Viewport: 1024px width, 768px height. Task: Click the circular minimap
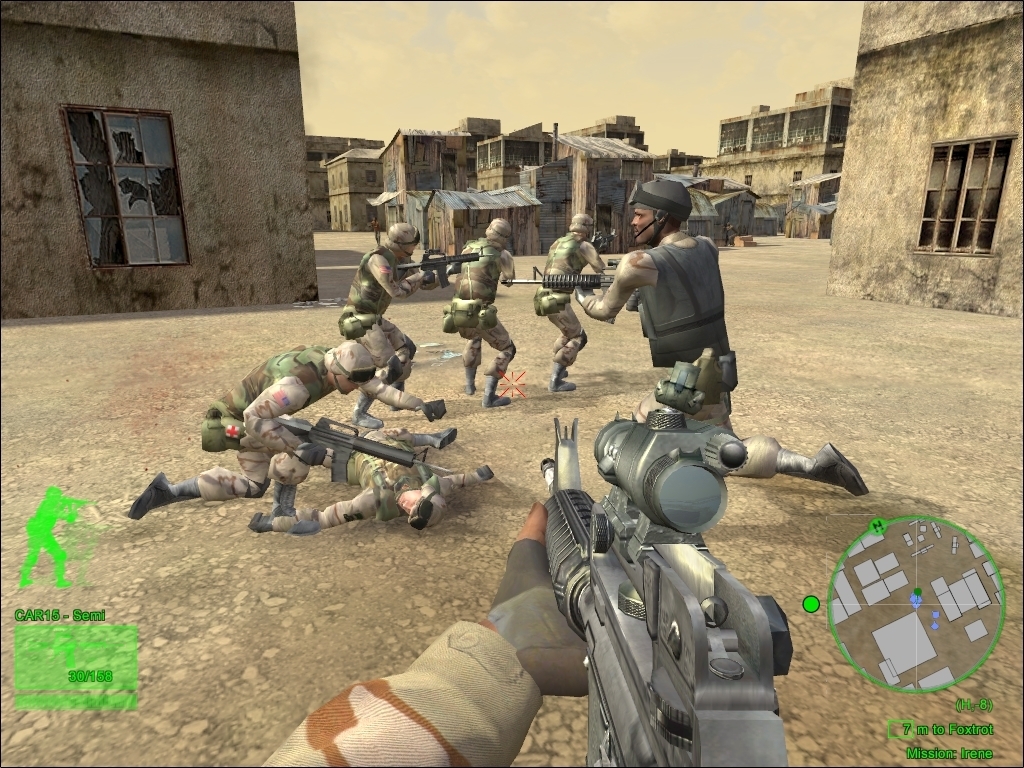coord(917,604)
